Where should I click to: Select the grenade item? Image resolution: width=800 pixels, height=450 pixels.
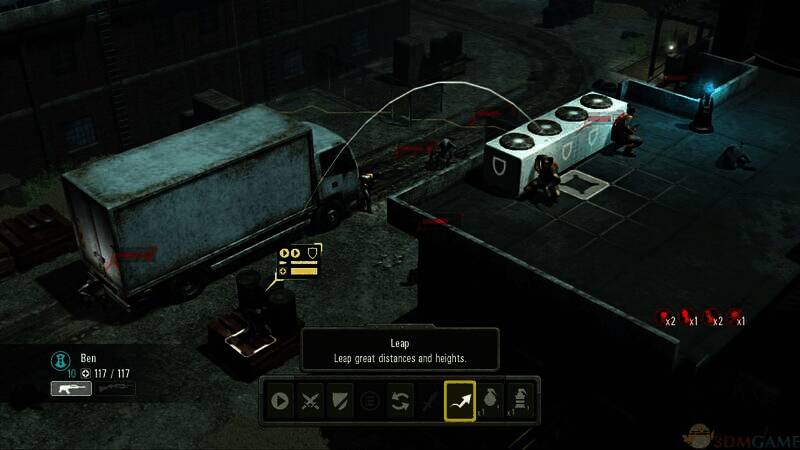490,401
